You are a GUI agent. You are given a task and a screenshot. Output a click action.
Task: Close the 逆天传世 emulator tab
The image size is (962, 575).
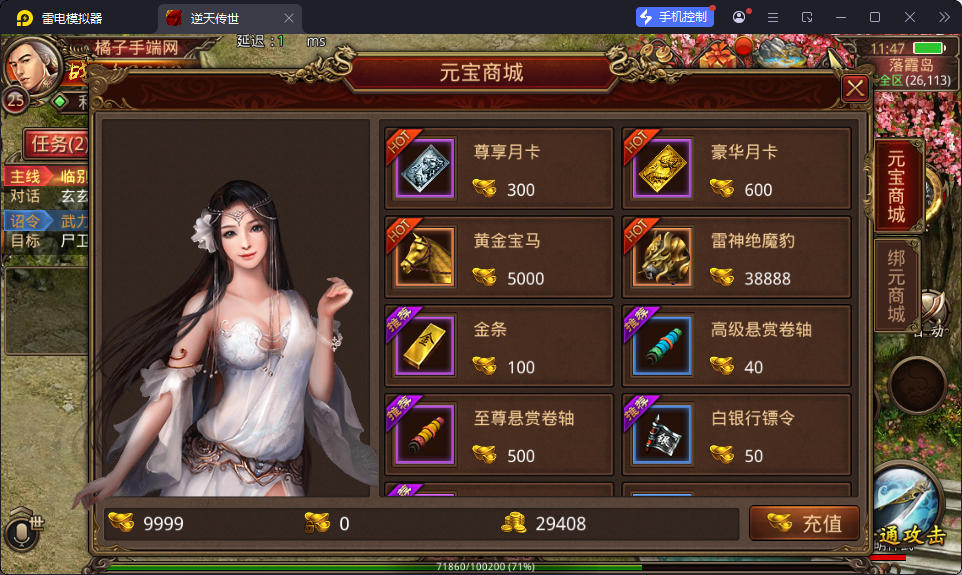click(x=289, y=18)
